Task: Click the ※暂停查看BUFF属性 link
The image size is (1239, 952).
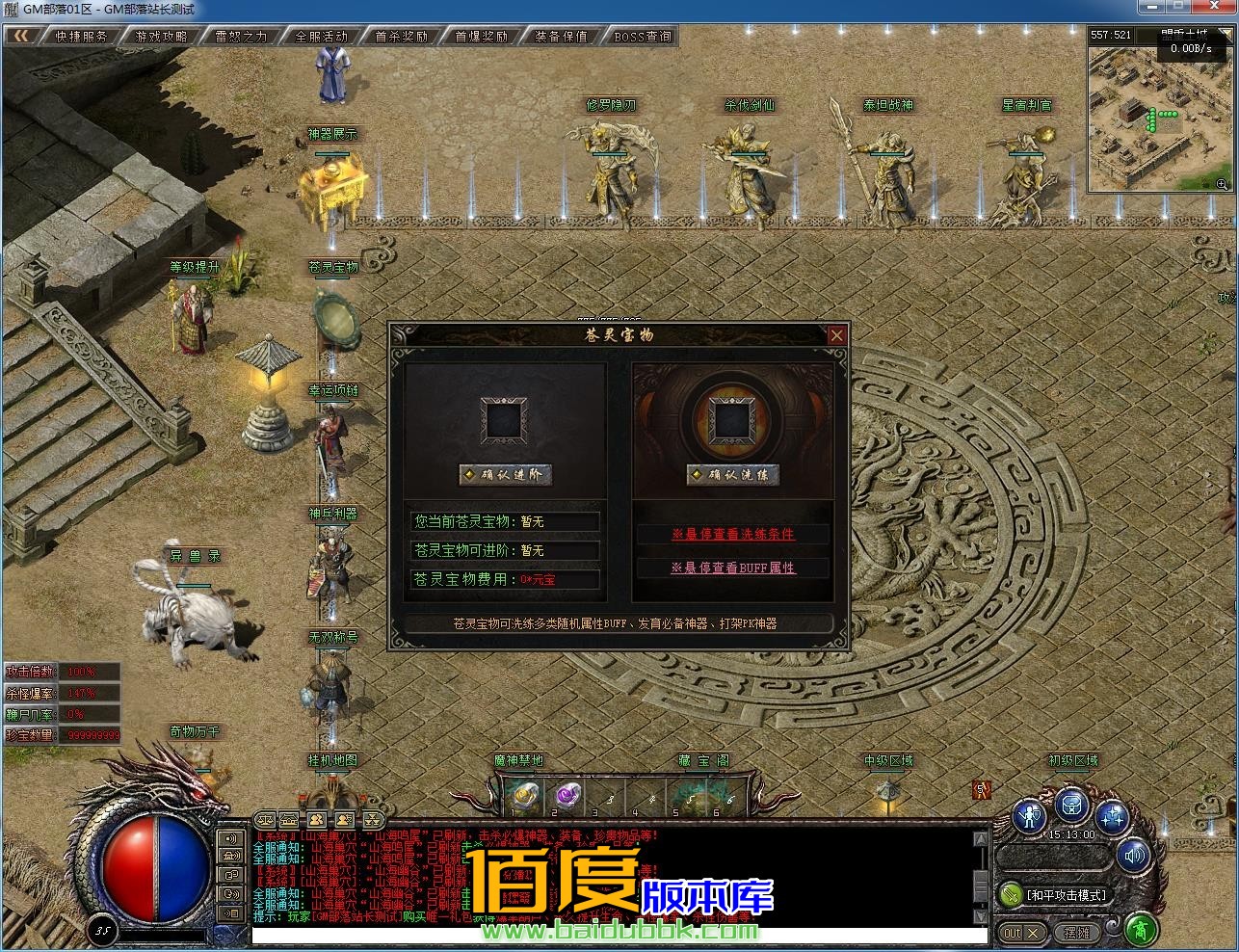Action: (x=732, y=569)
